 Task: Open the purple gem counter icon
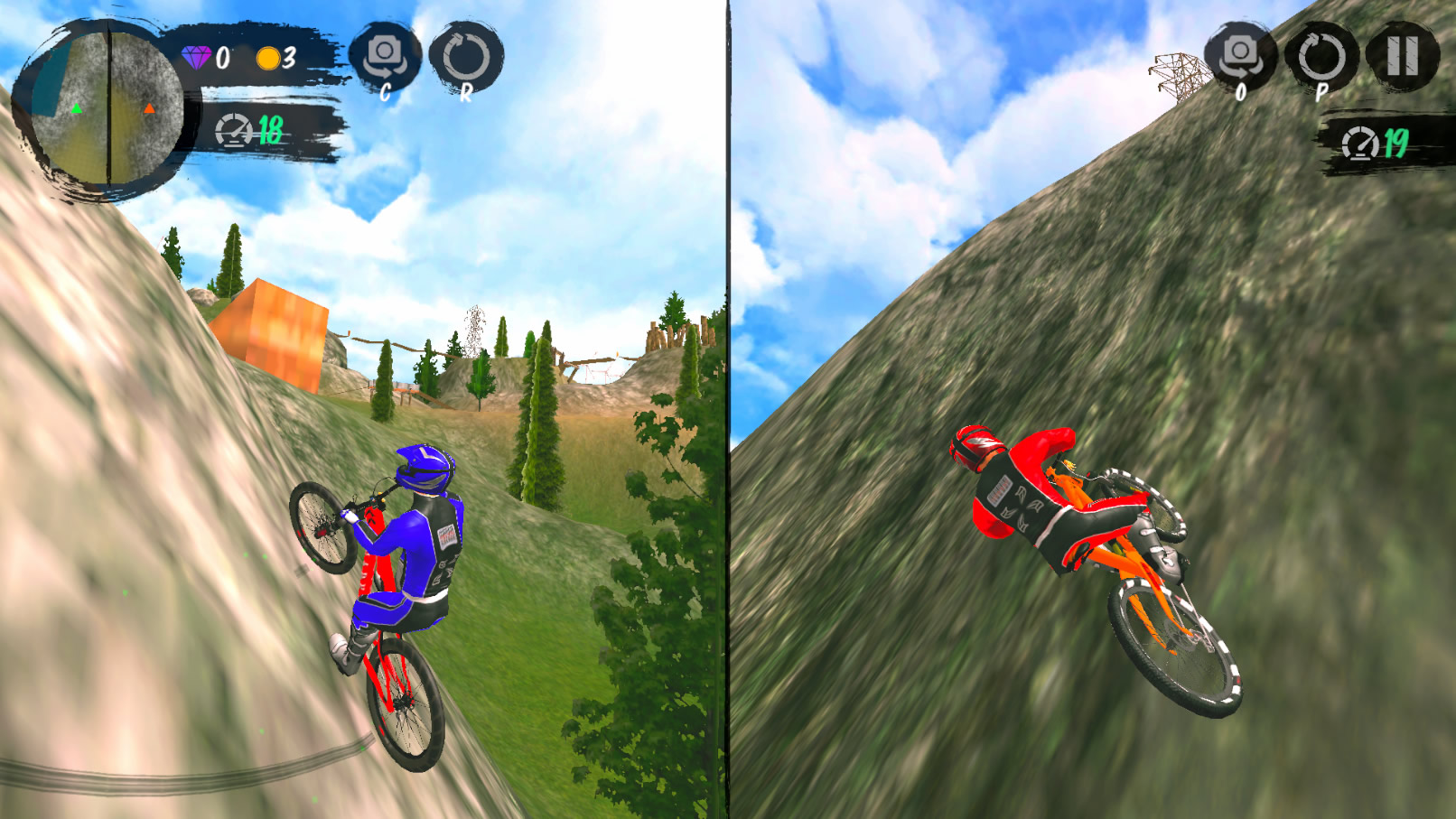(x=194, y=59)
